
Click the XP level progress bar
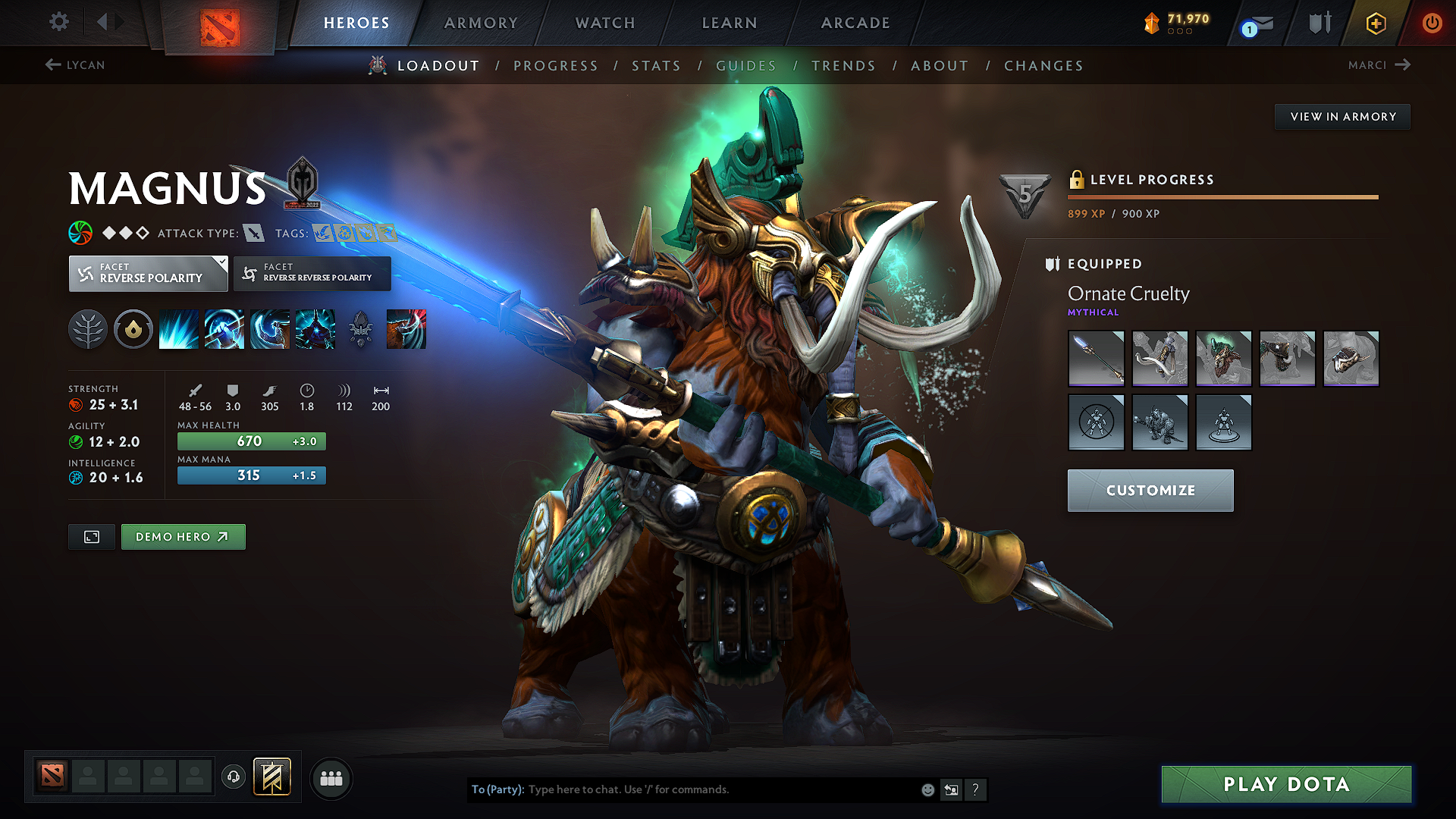tap(1222, 196)
